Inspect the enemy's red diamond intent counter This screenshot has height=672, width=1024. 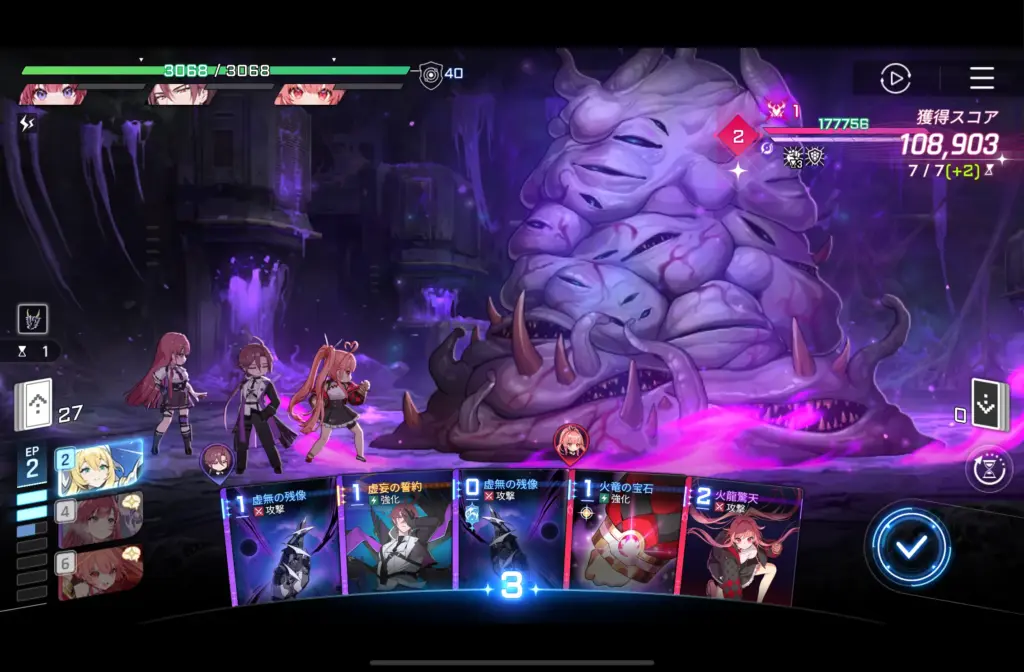(739, 136)
